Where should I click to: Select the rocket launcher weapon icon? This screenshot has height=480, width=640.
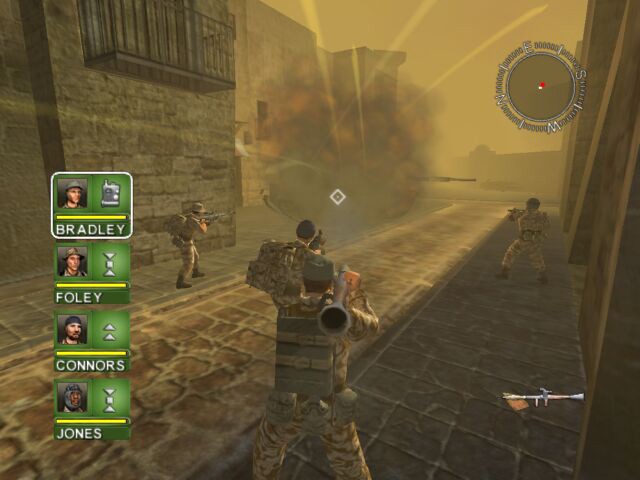pos(543,398)
